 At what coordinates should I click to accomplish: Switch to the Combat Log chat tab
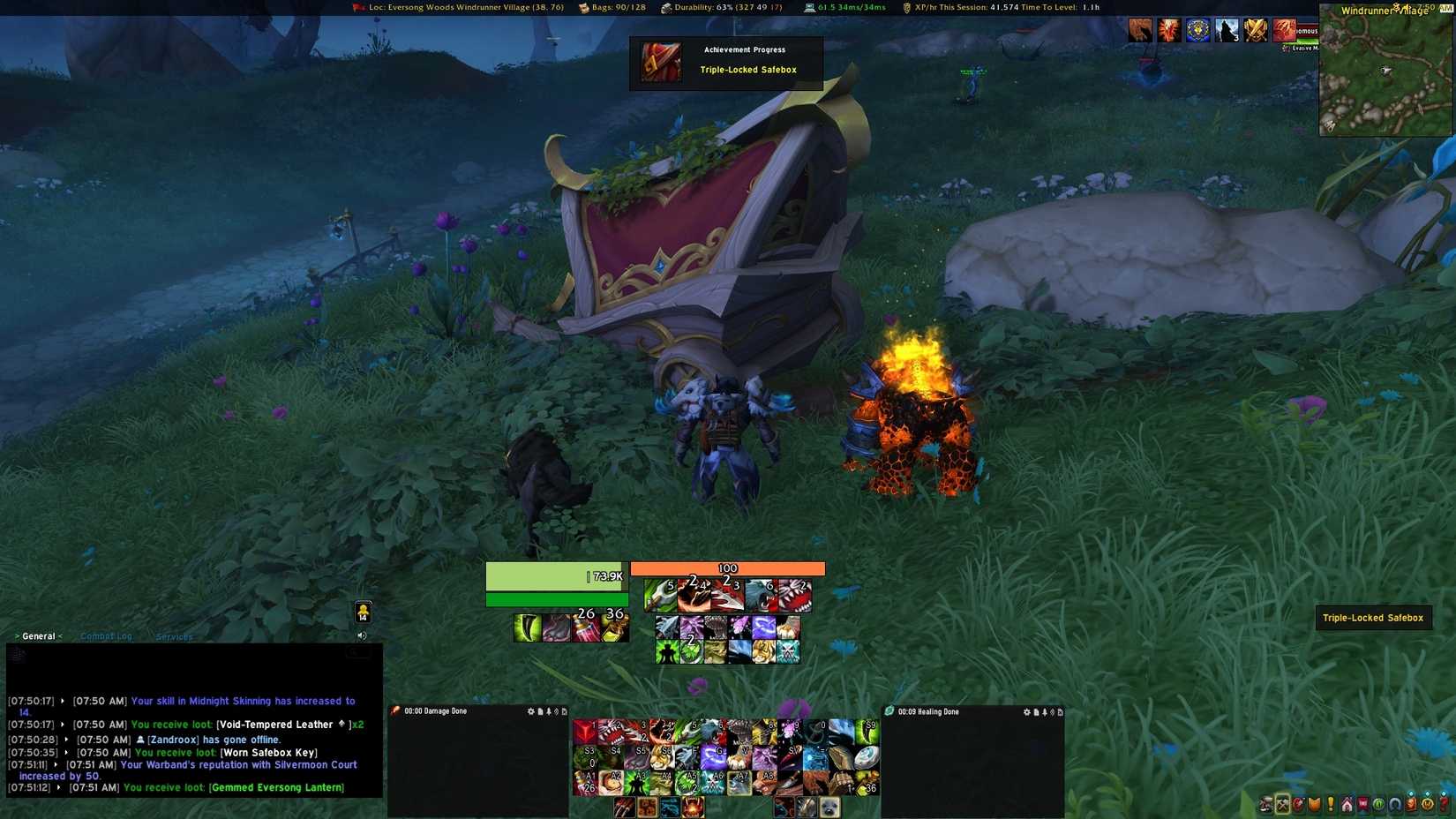(x=107, y=635)
